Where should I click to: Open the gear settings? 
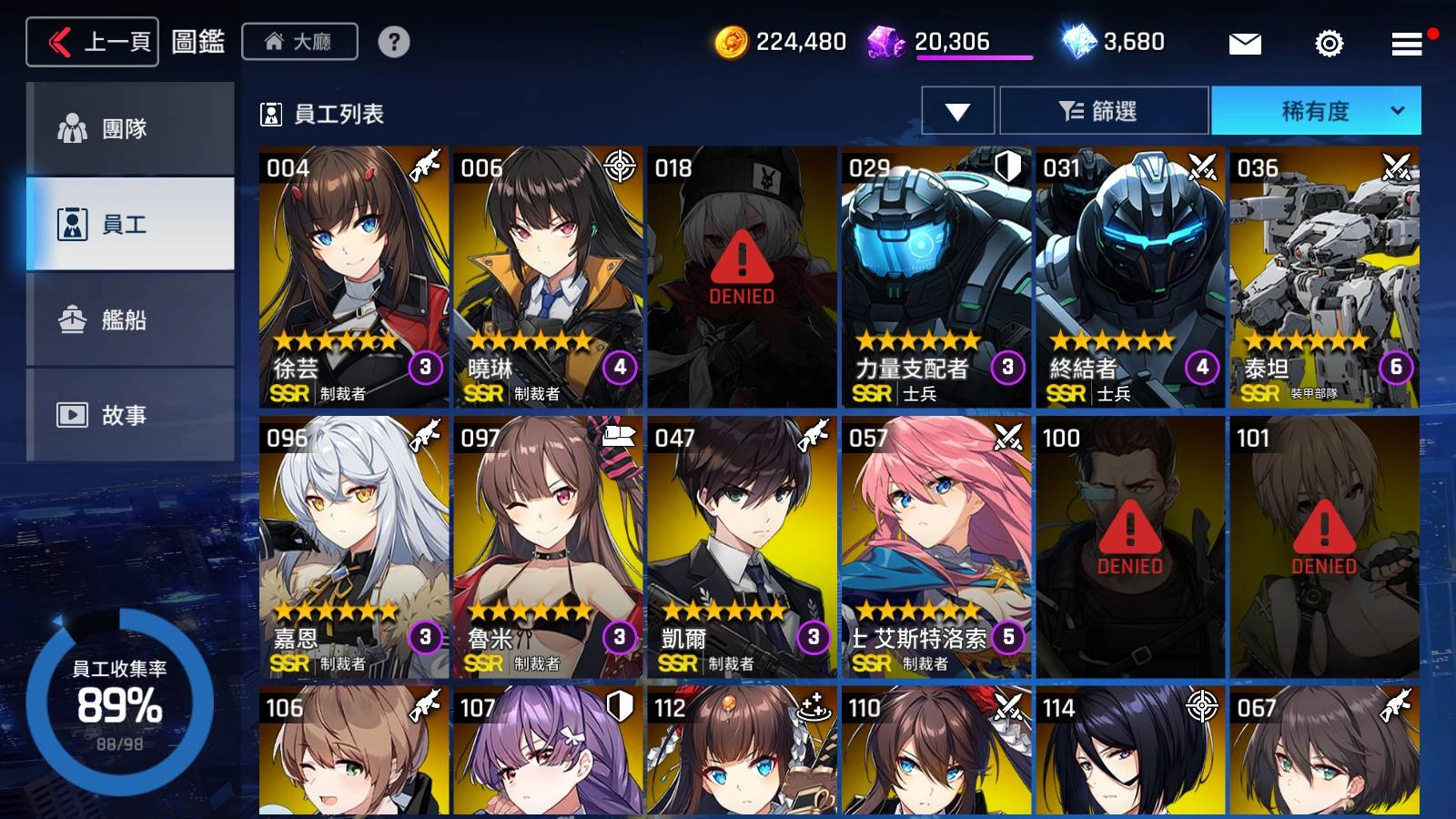pyautogui.click(x=1329, y=43)
